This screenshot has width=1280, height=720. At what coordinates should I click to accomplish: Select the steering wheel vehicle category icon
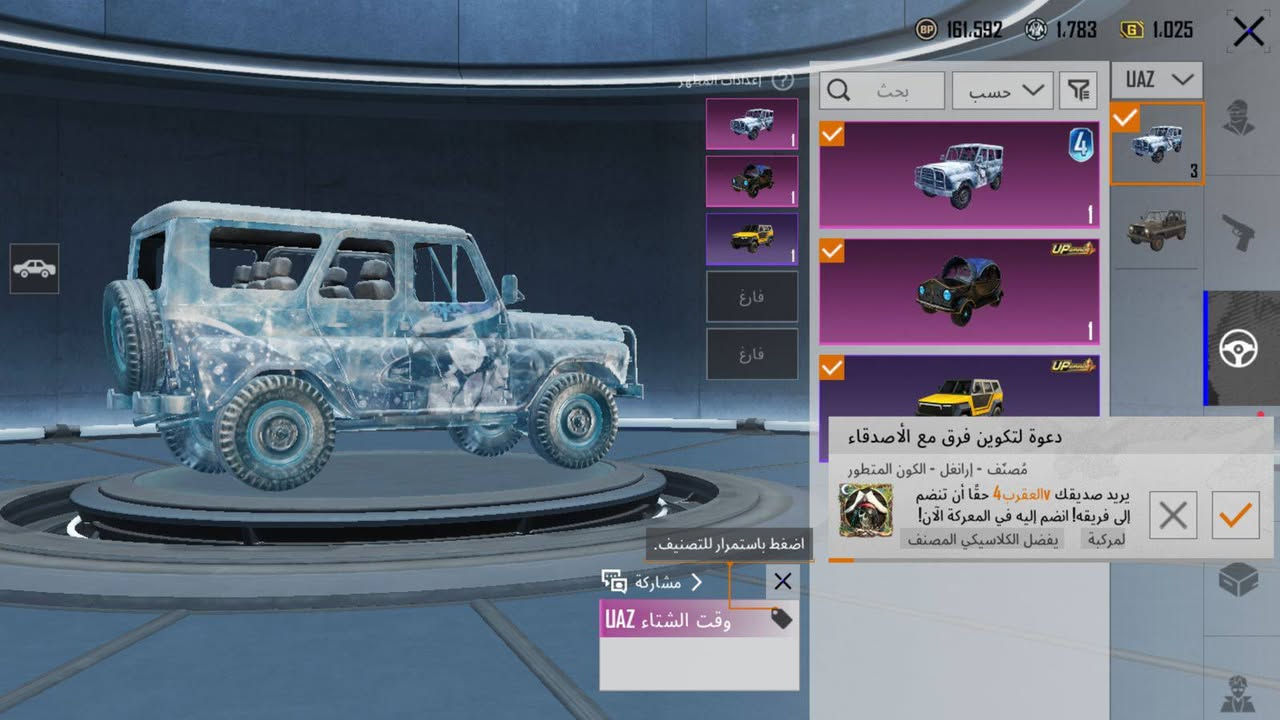tap(1241, 350)
